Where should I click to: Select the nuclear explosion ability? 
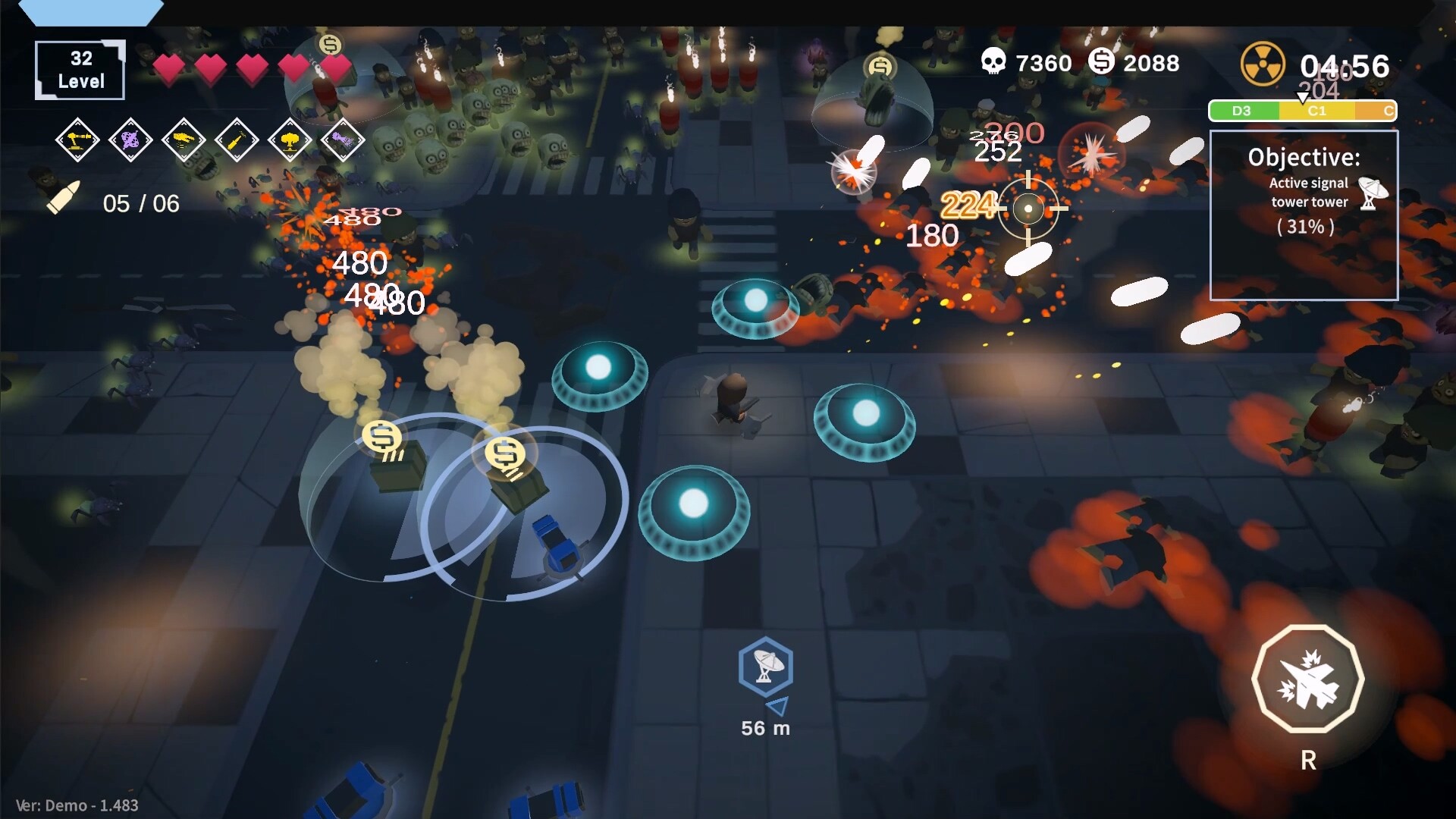tap(290, 141)
